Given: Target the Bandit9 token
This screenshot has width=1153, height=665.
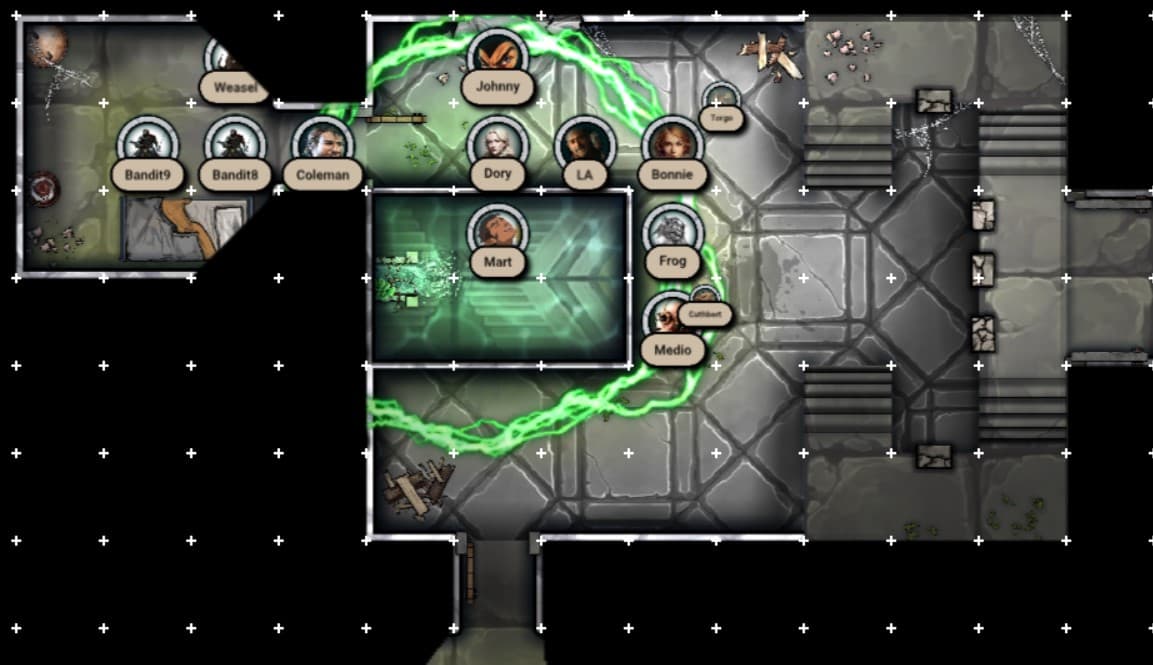Looking at the screenshot, I should click(147, 144).
